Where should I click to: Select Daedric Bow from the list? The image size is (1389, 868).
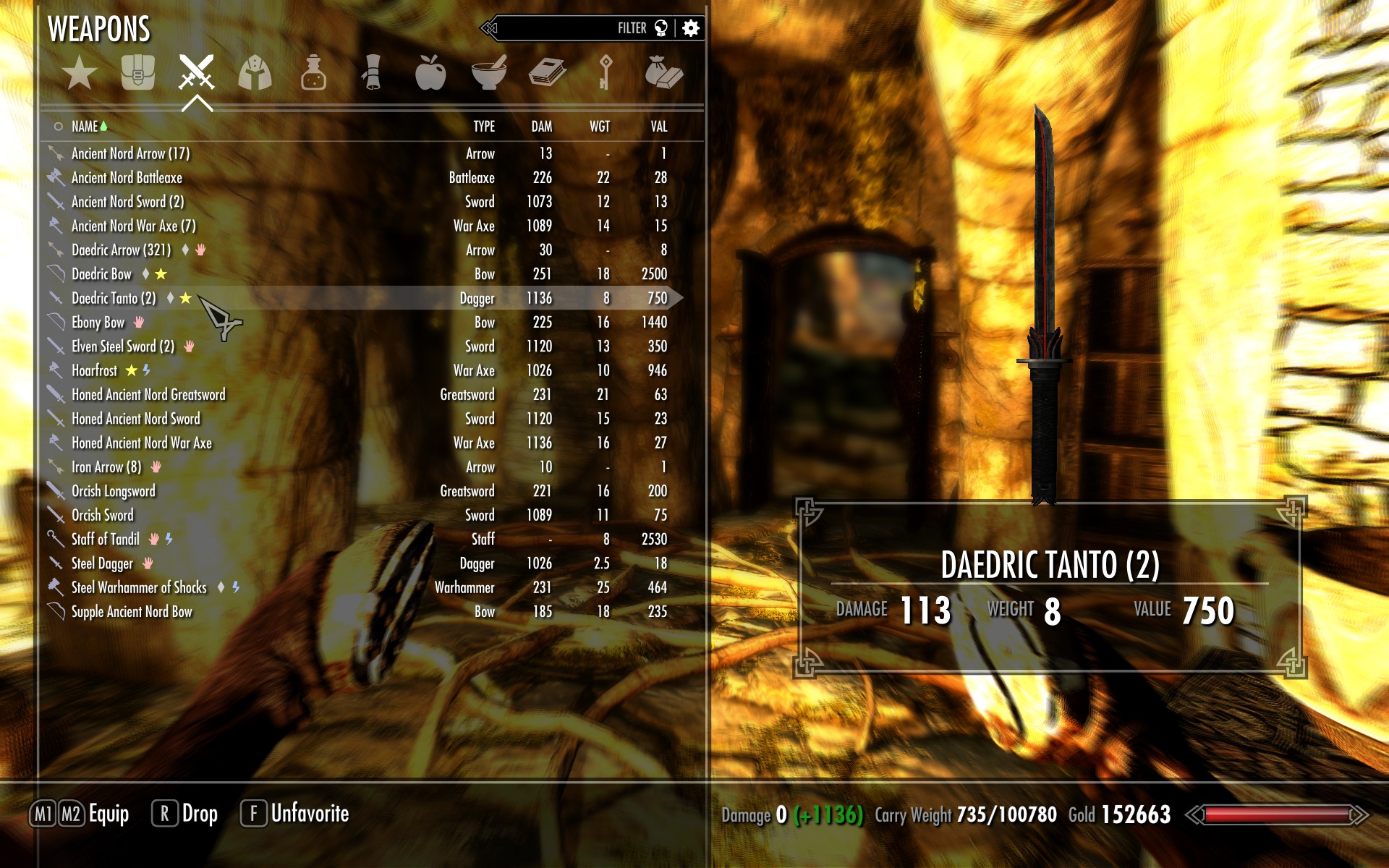(x=102, y=274)
